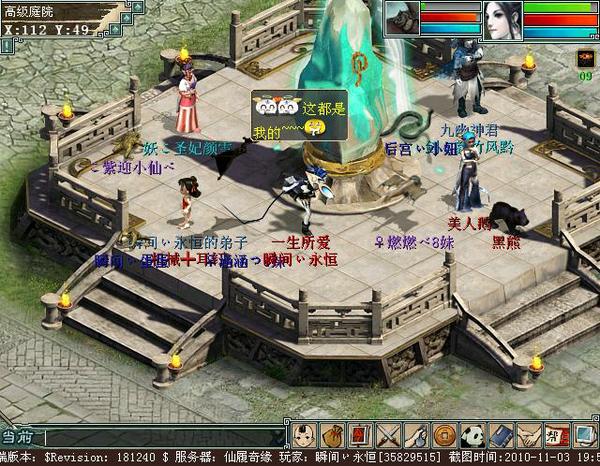Select the pet portrait
This screenshot has width=600, height=466.
click(401, 19)
